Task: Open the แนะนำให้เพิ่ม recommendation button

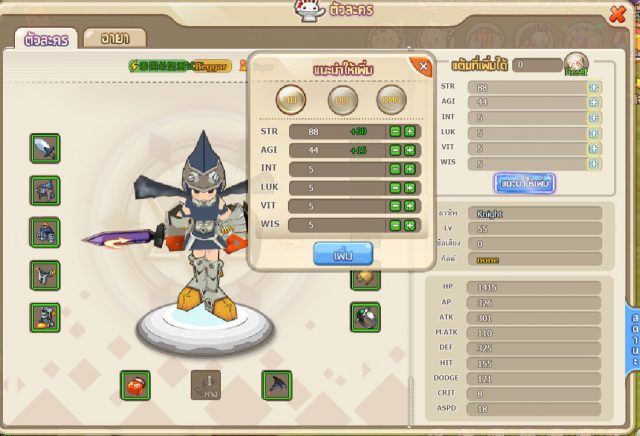Action: click(524, 183)
